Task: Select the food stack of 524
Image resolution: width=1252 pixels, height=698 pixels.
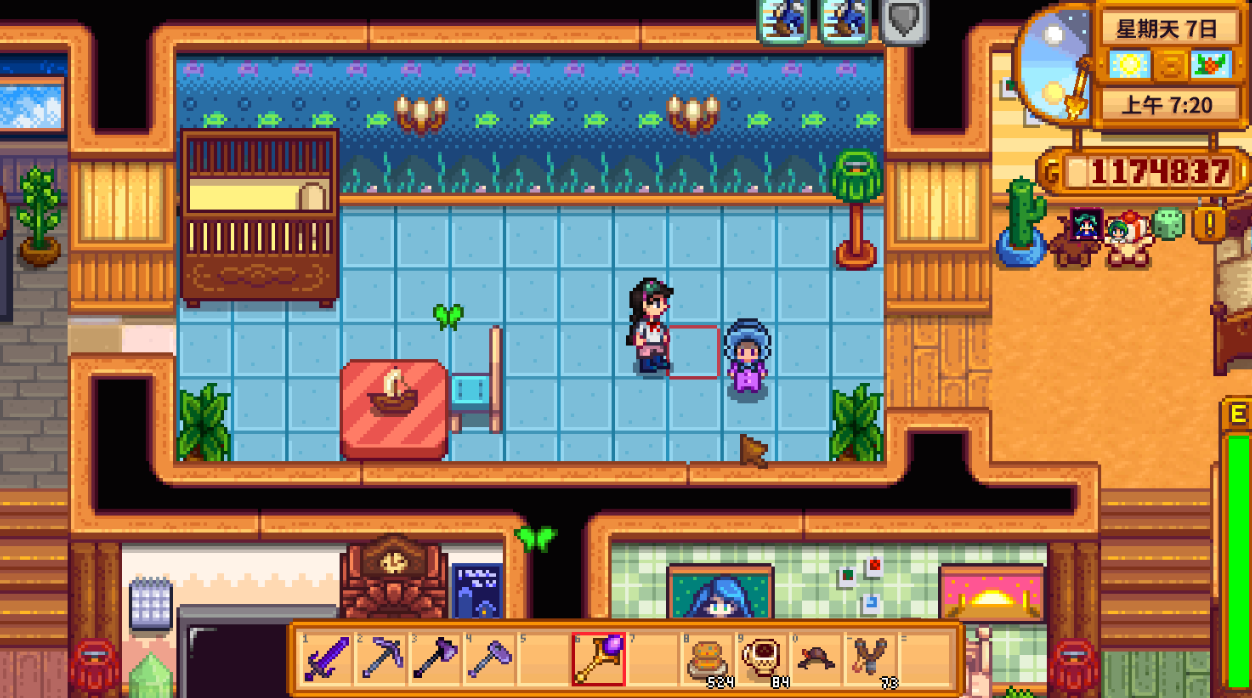Action: [x=707, y=659]
